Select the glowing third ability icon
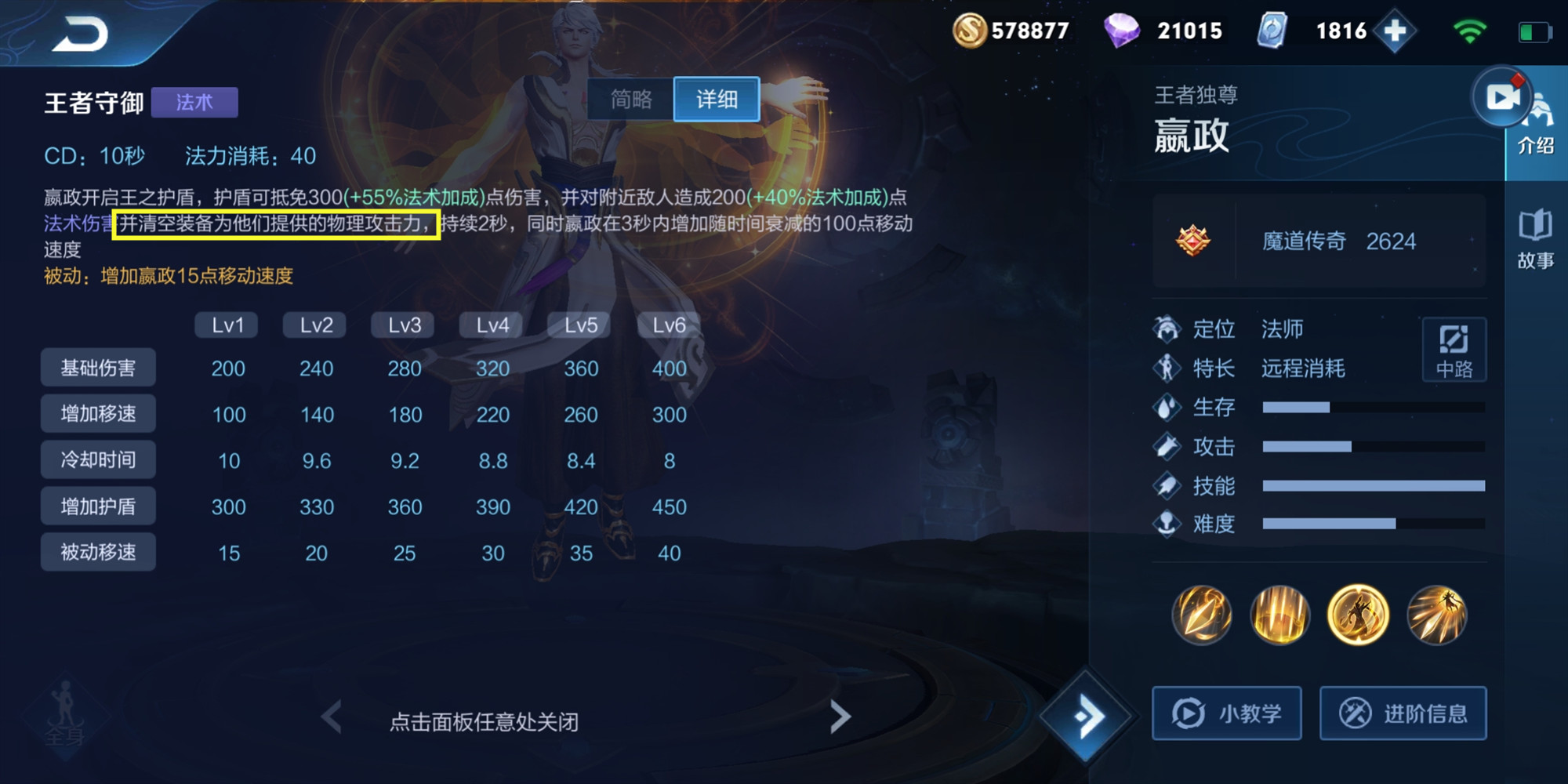1568x784 pixels. (x=1359, y=616)
